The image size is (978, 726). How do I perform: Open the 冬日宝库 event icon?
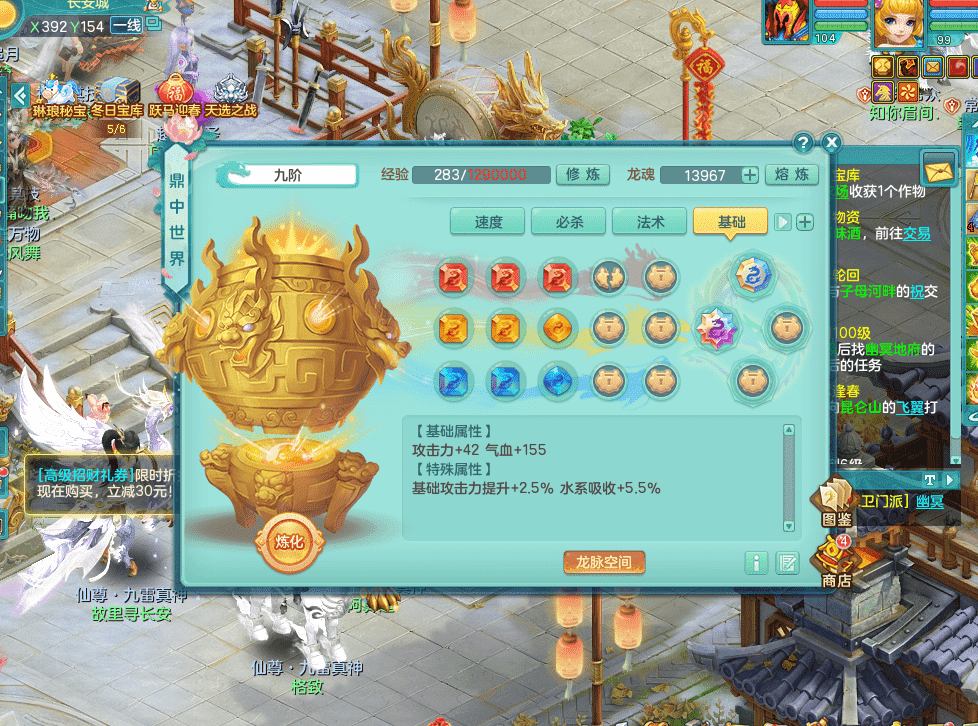coord(116,97)
